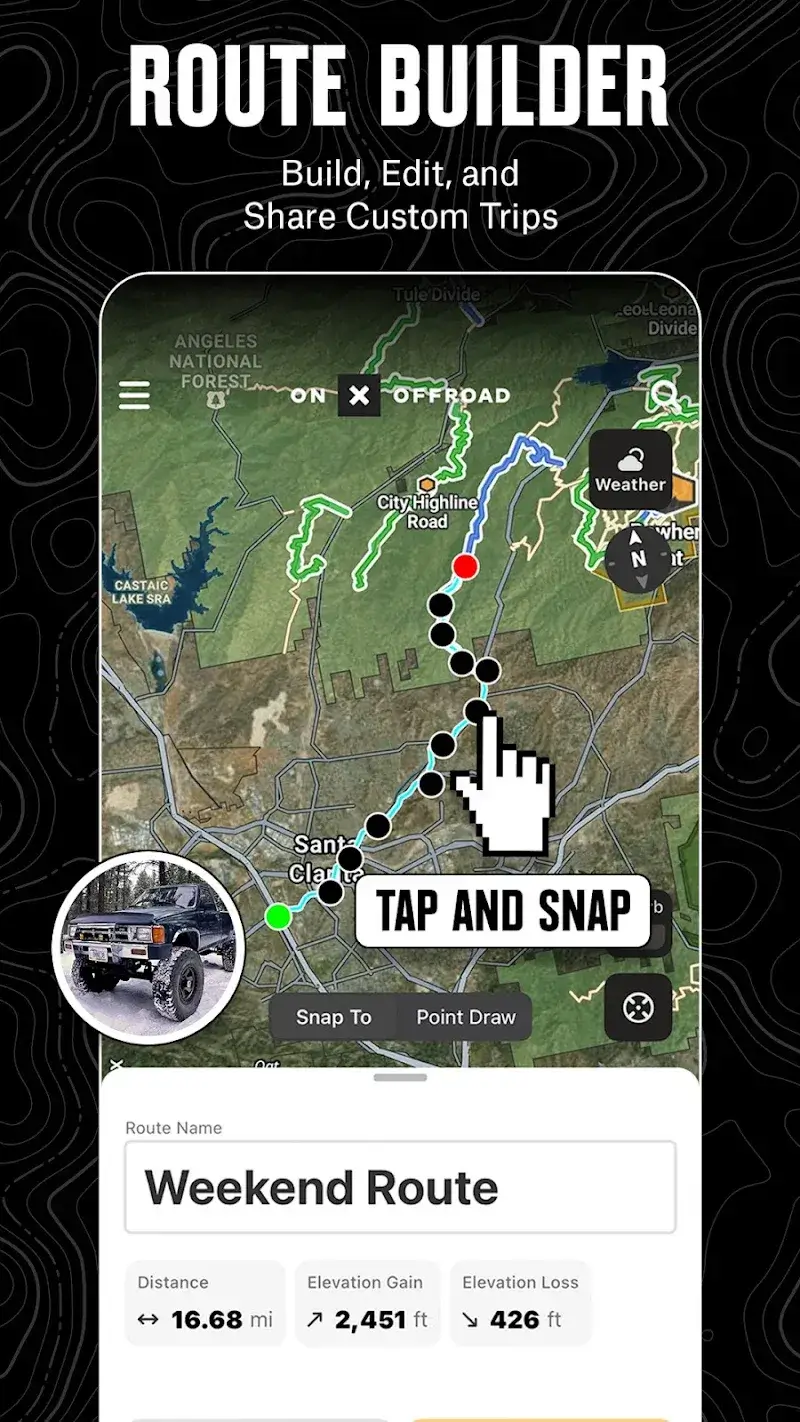Open the hamburger menu
This screenshot has width=800, height=1422.
tap(134, 395)
